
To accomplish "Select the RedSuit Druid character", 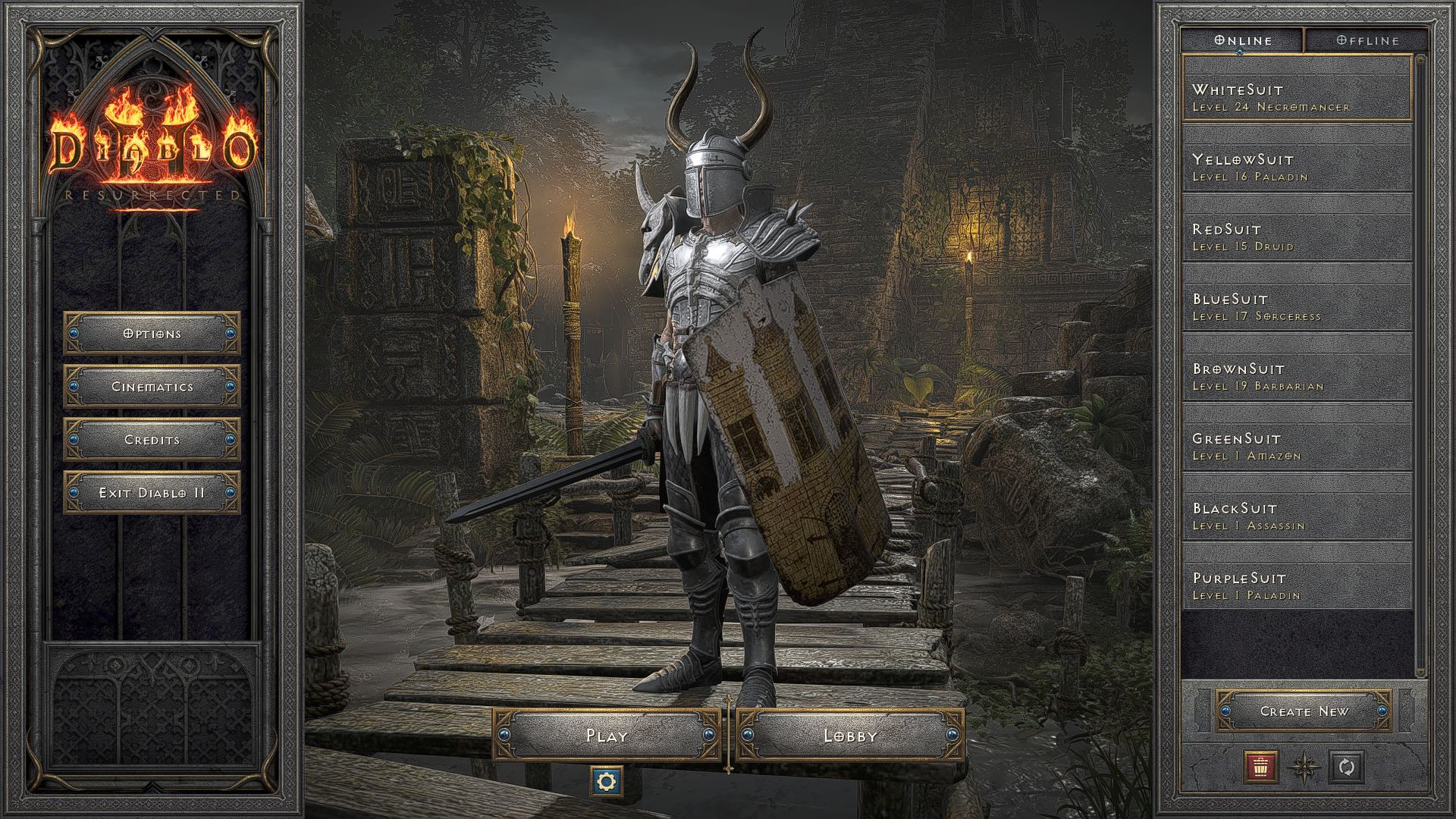I will click(1297, 237).
